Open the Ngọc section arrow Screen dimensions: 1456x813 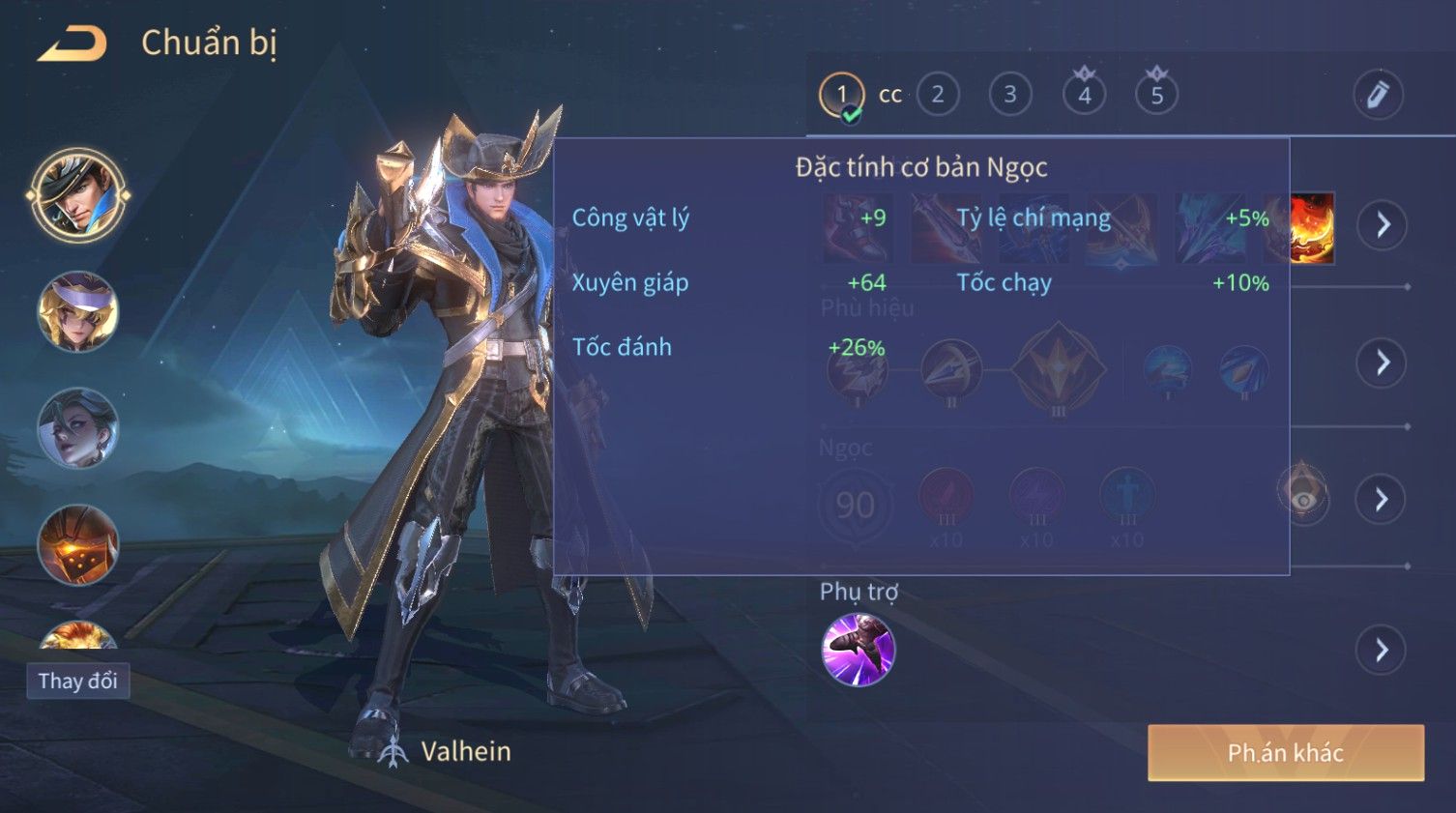(x=1382, y=499)
